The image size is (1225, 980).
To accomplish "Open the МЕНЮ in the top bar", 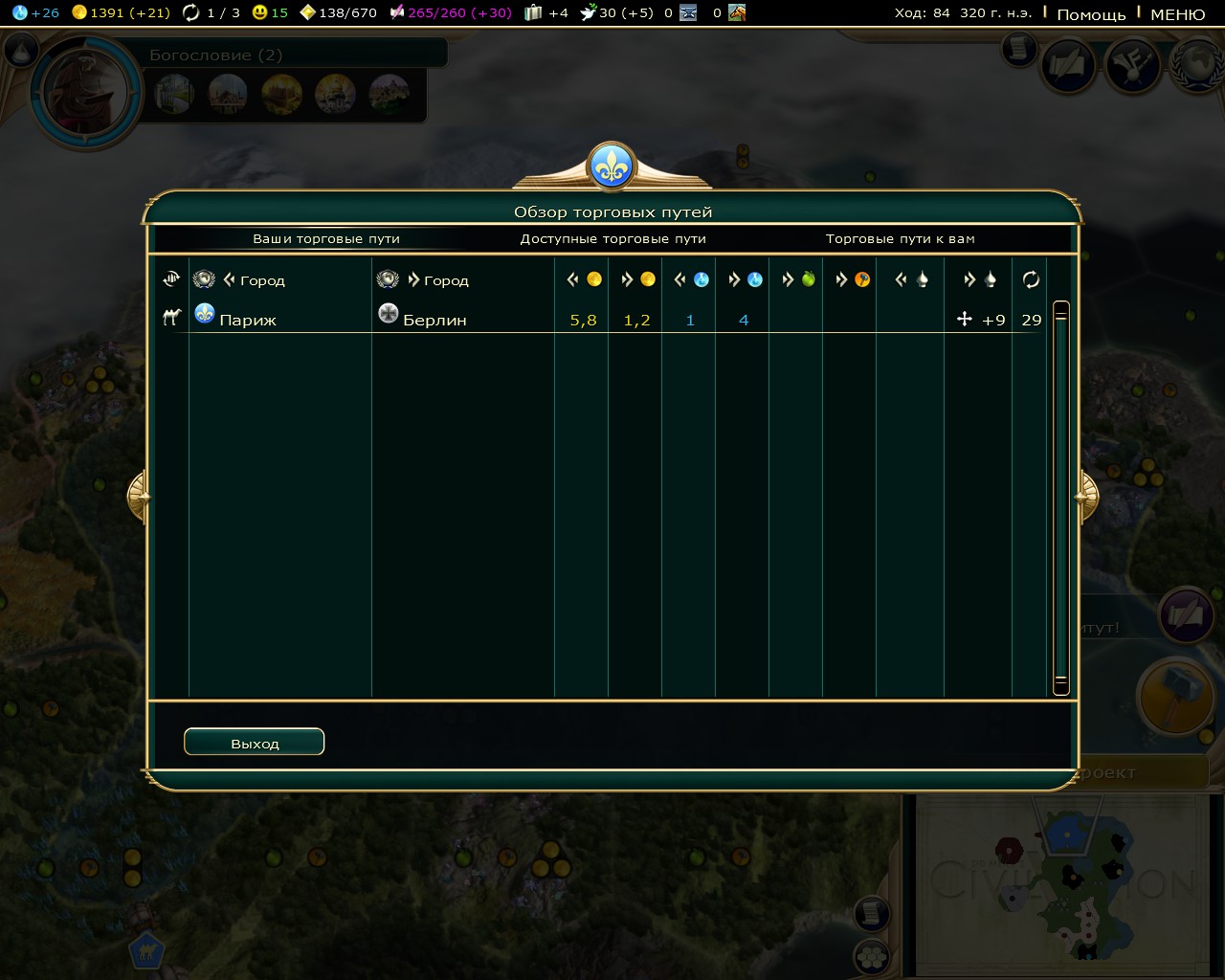I will pyautogui.click(x=1177, y=14).
